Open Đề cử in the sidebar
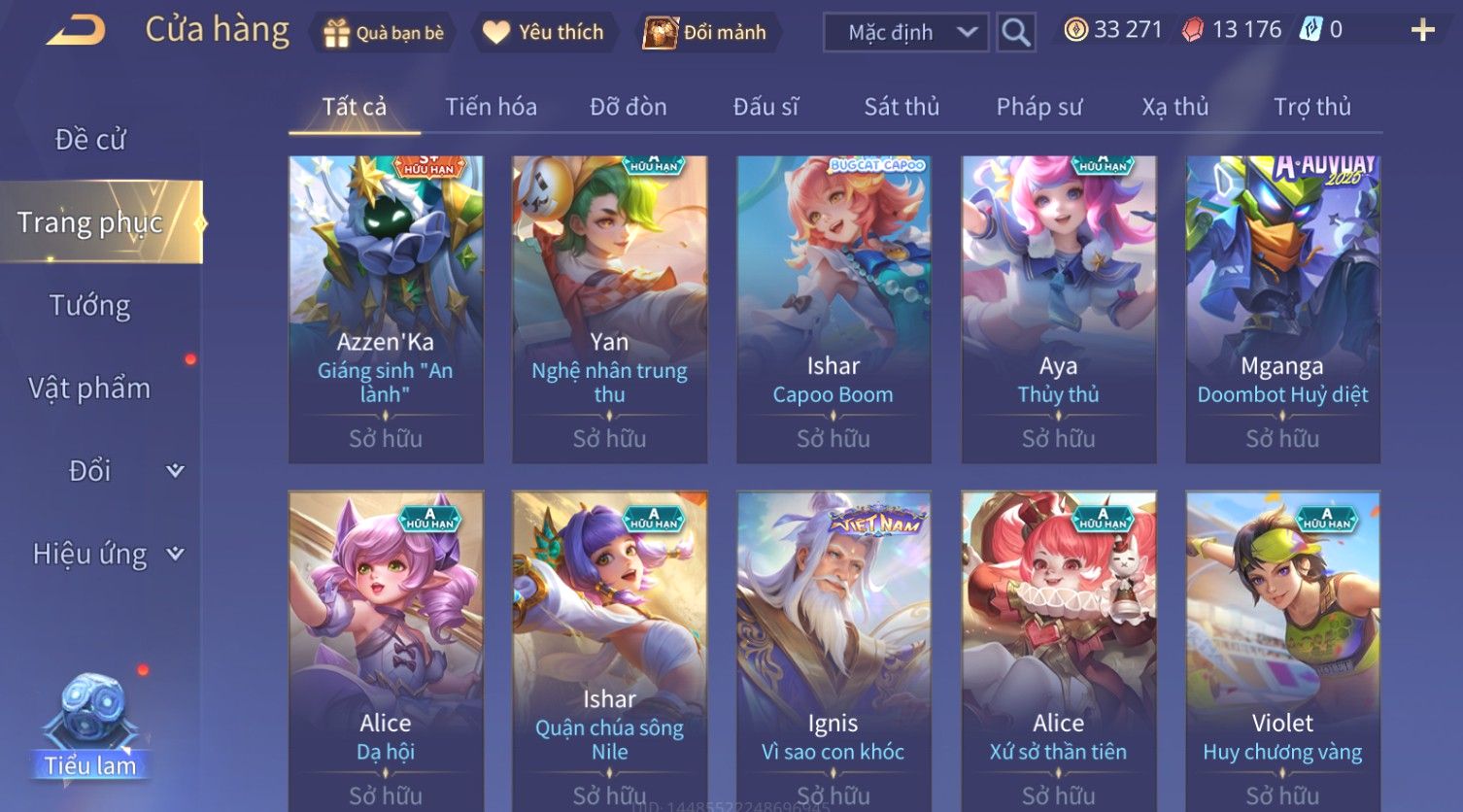The height and width of the screenshot is (812, 1463). [90, 140]
